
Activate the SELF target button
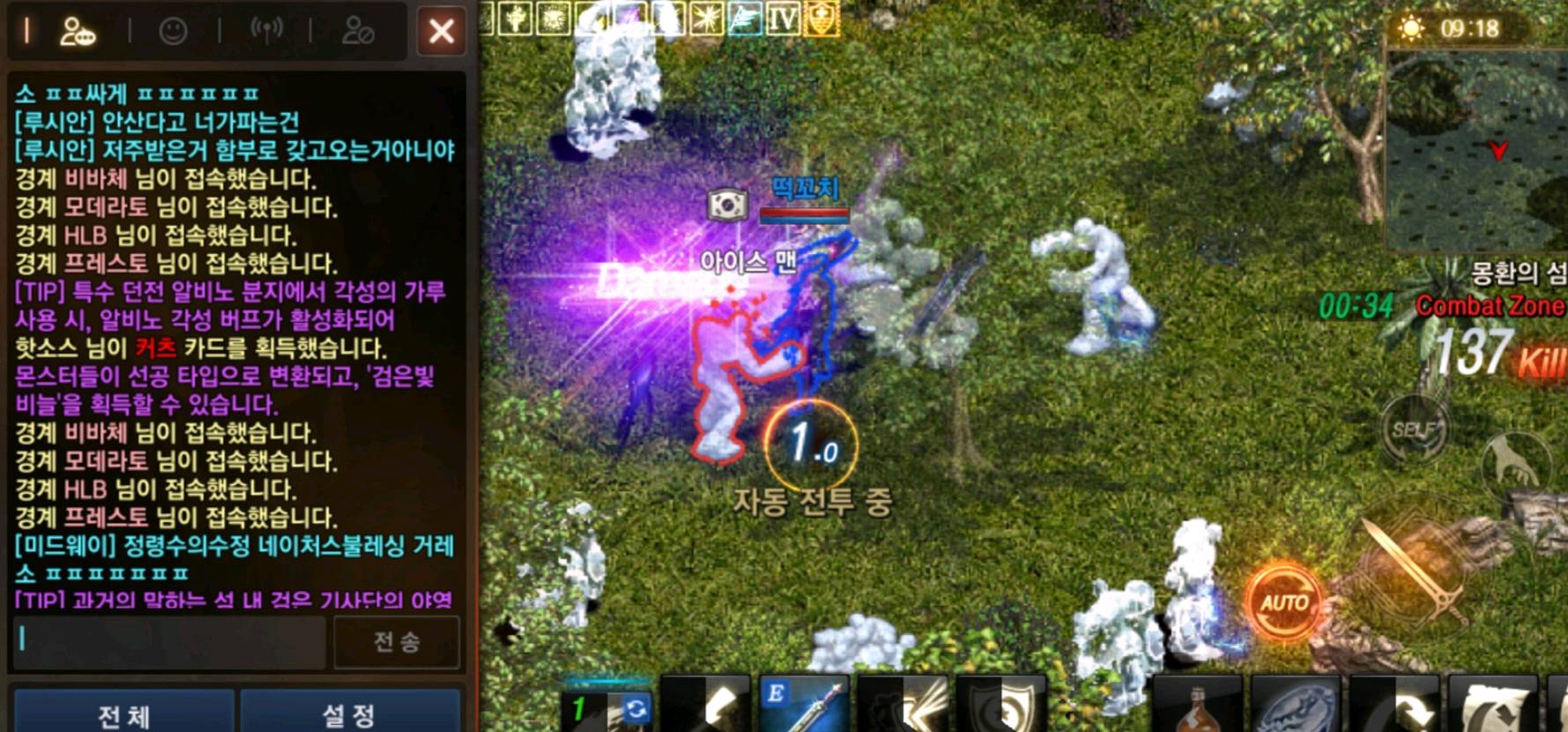coord(1414,429)
